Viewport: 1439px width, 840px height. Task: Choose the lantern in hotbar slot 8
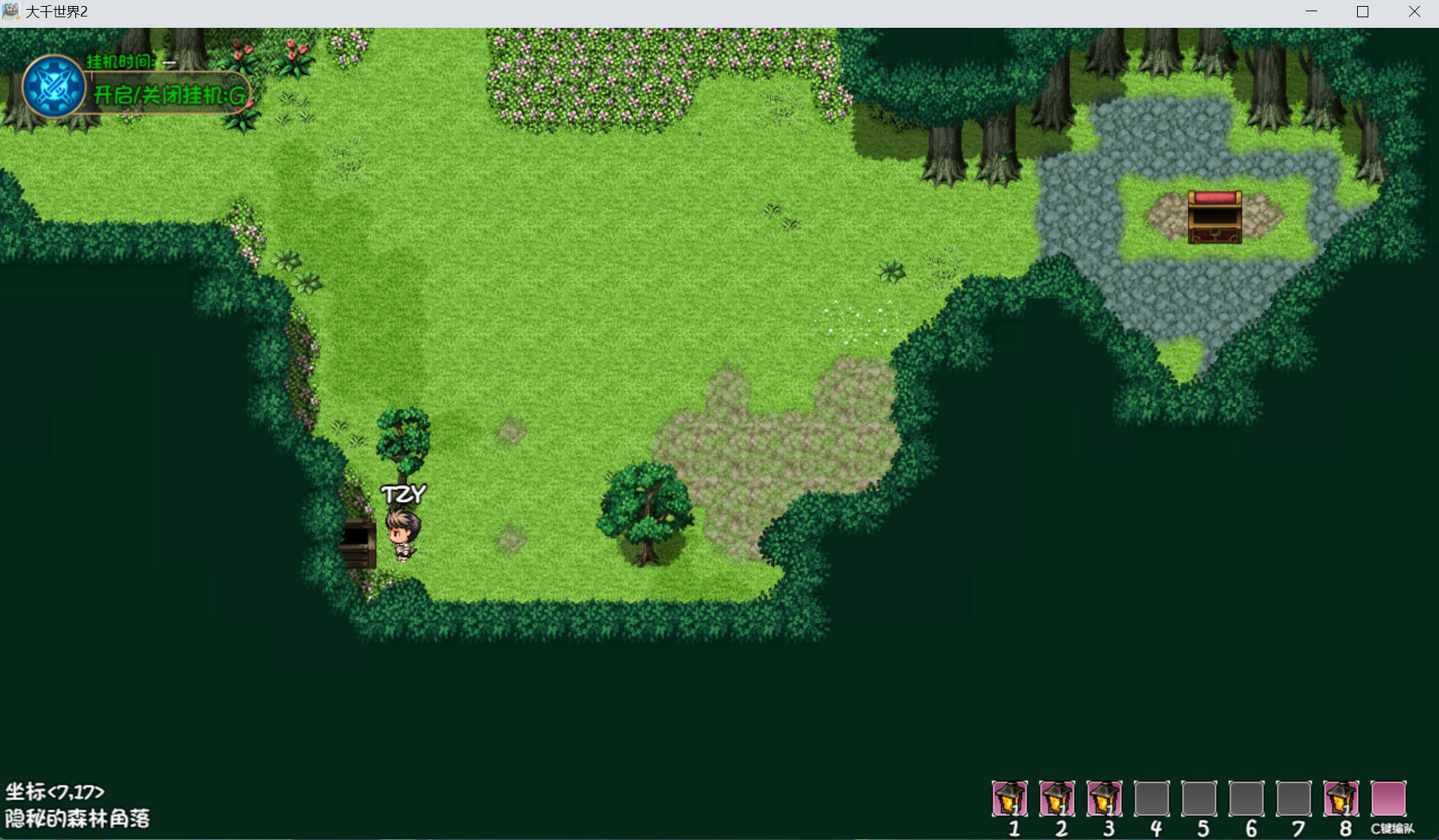click(1341, 799)
